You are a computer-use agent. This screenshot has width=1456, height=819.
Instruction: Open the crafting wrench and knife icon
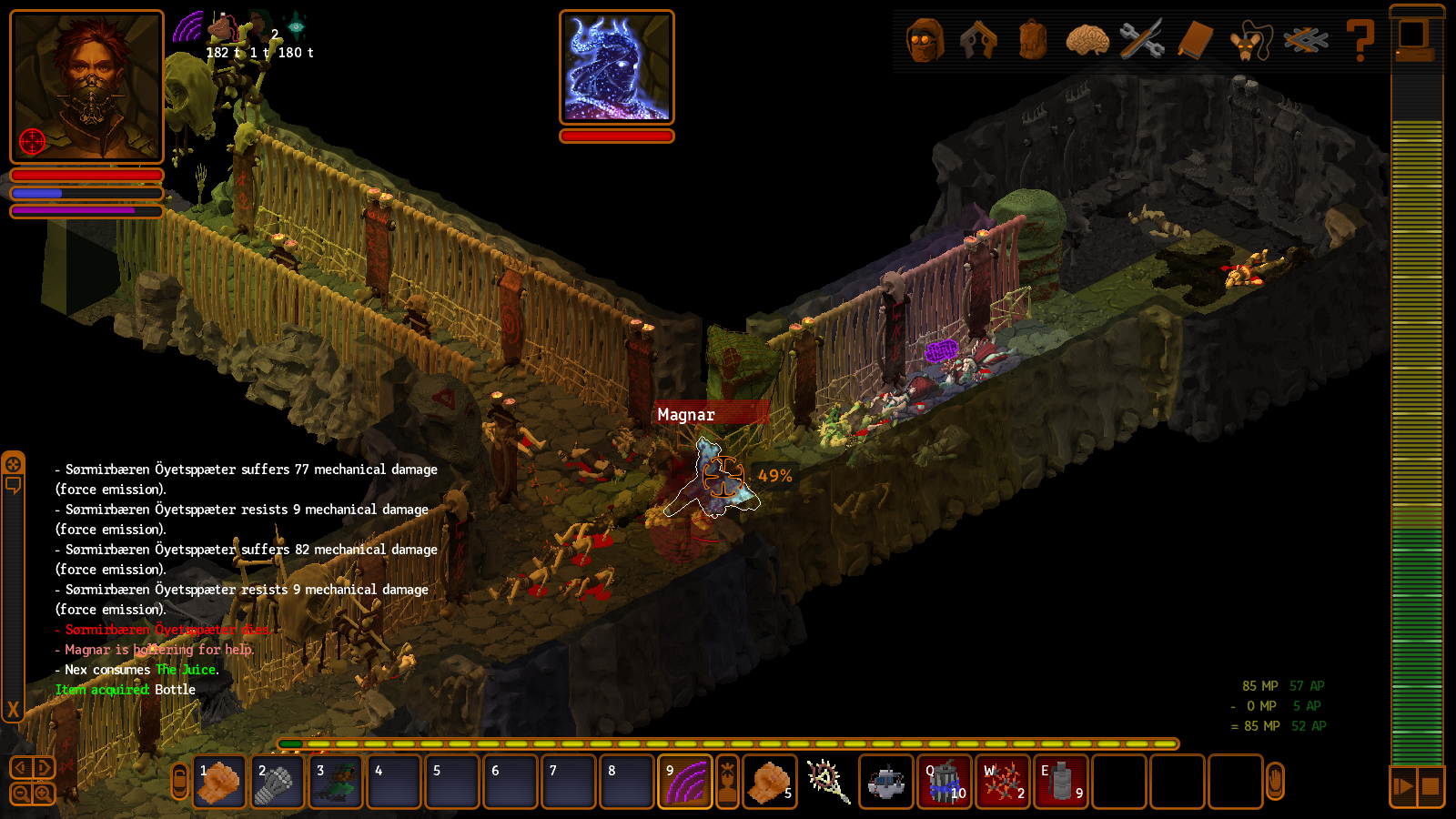pyautogui.click(x=1141, y=41)
